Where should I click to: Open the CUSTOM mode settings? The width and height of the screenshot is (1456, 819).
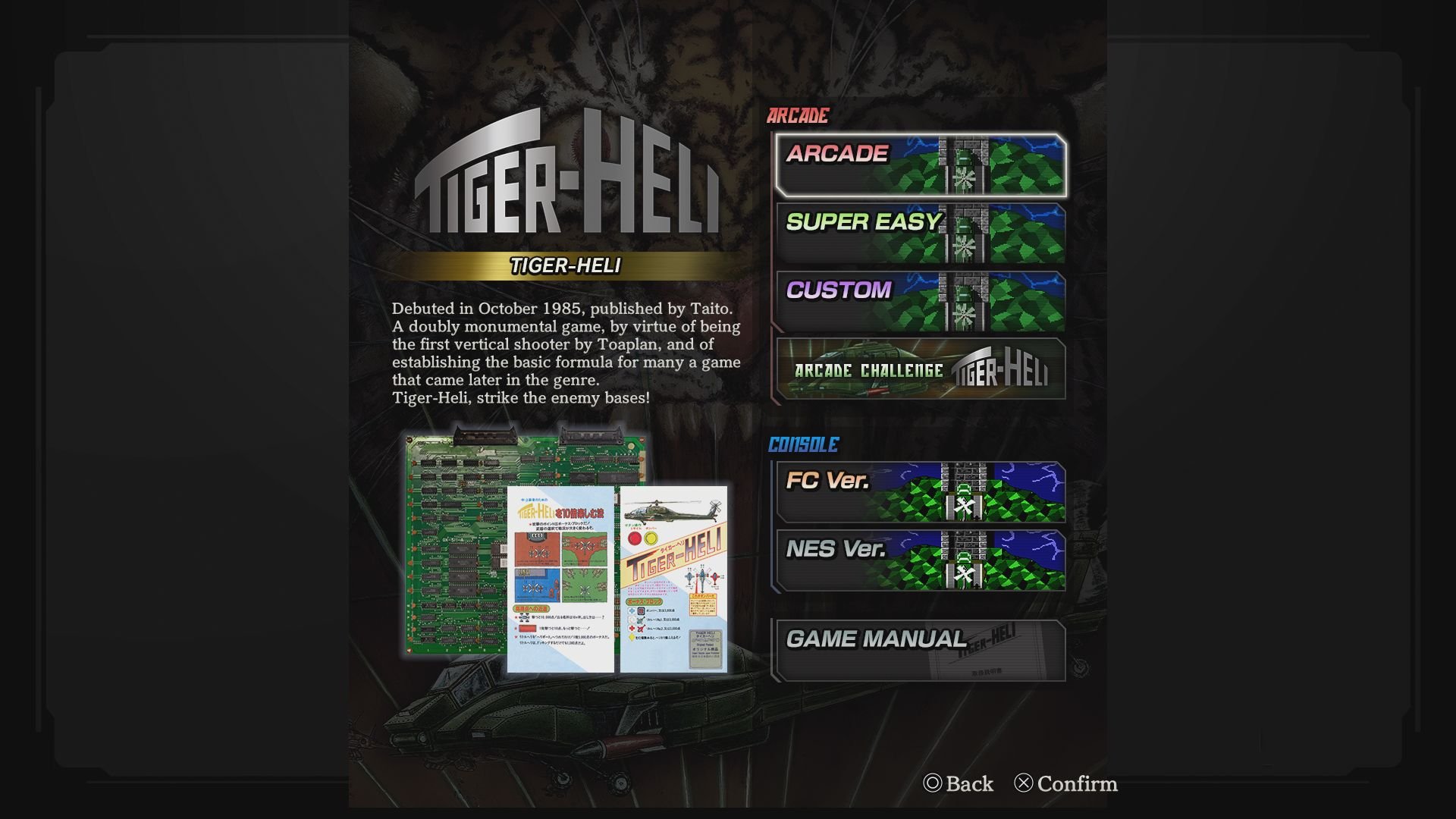[920, 300]
